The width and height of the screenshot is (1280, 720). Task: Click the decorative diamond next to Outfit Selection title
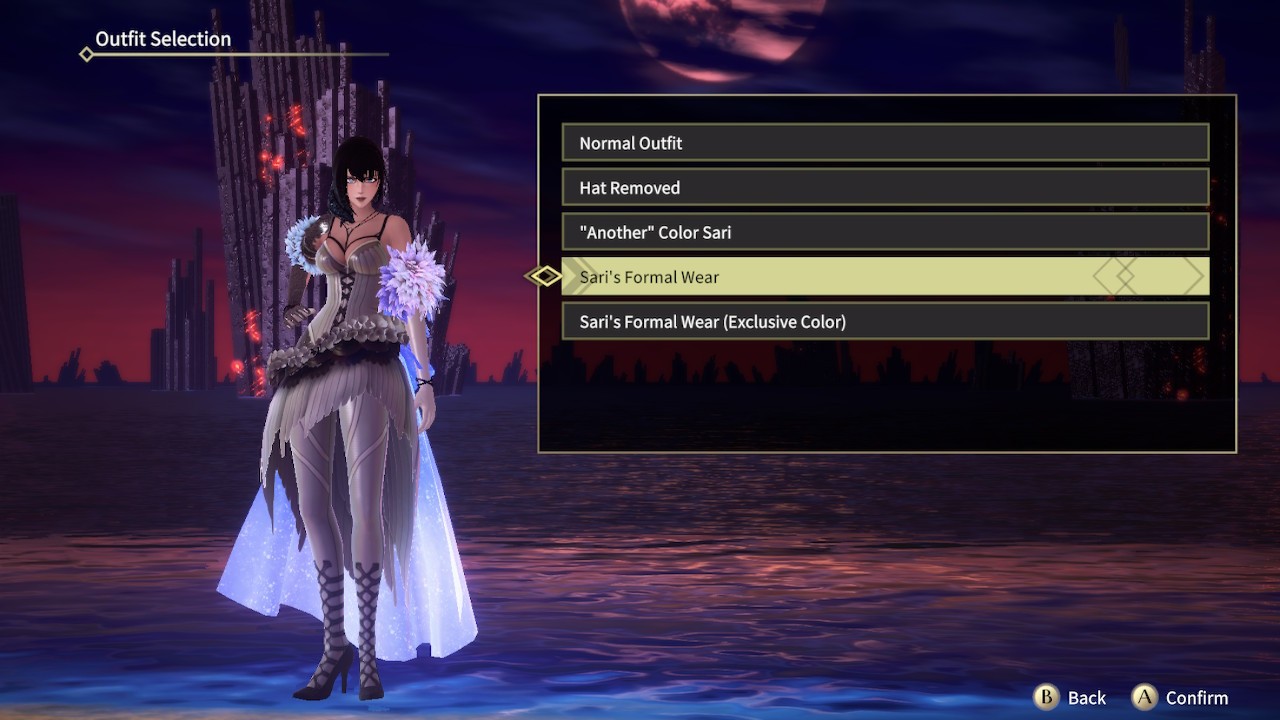pos(84,54)
